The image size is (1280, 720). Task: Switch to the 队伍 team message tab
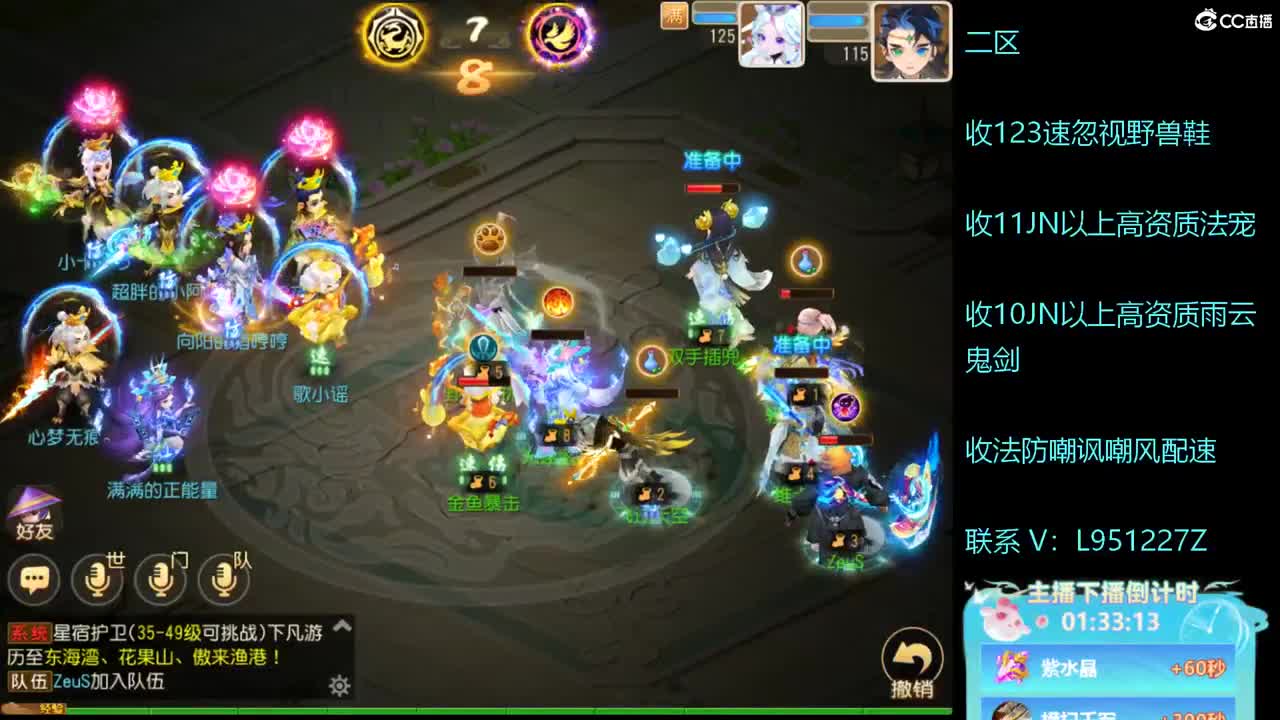27,683
